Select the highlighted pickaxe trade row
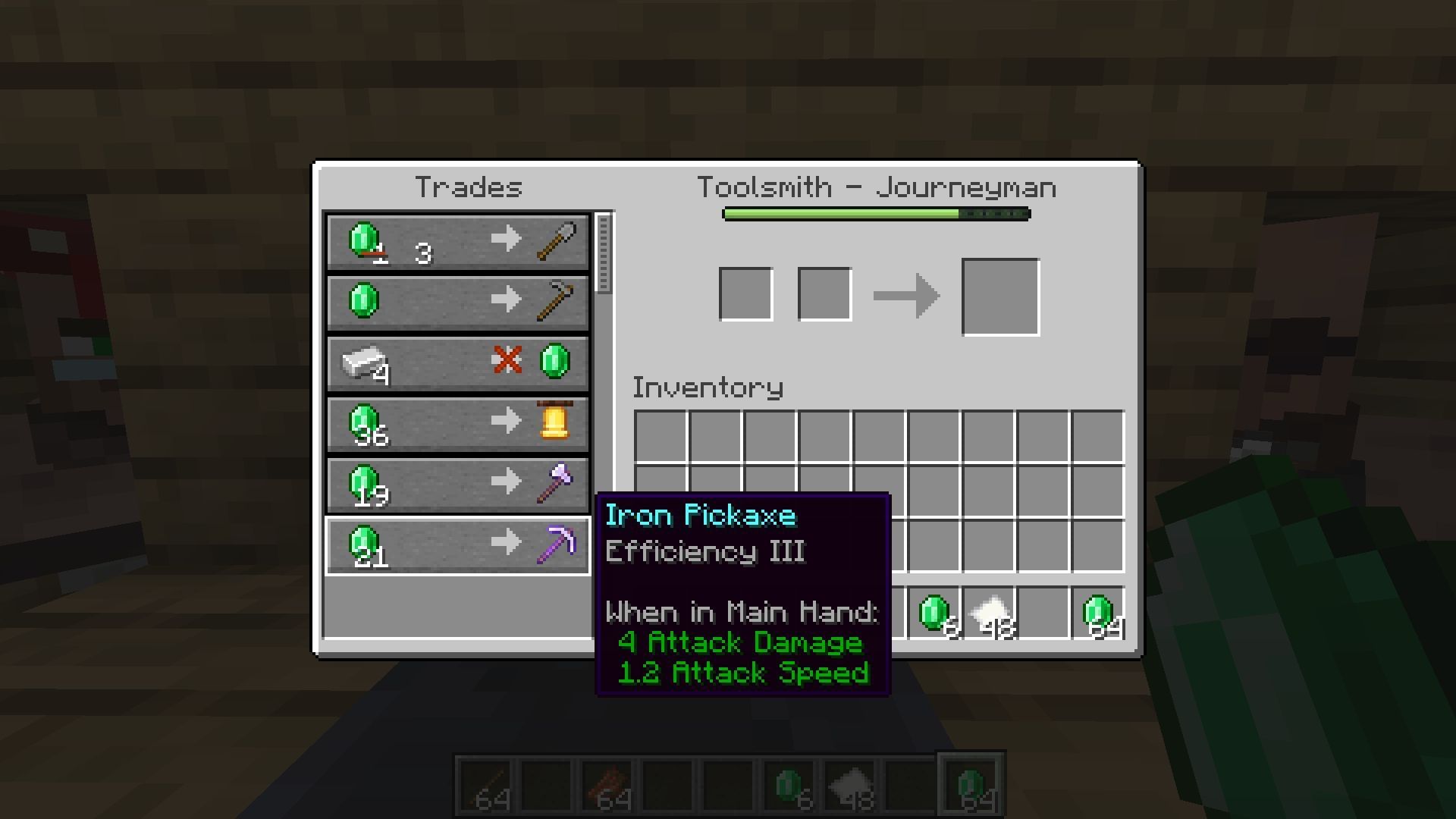The width and height of the screenshot is (1456, 819). pyautogui.click(x=456, y=545)
